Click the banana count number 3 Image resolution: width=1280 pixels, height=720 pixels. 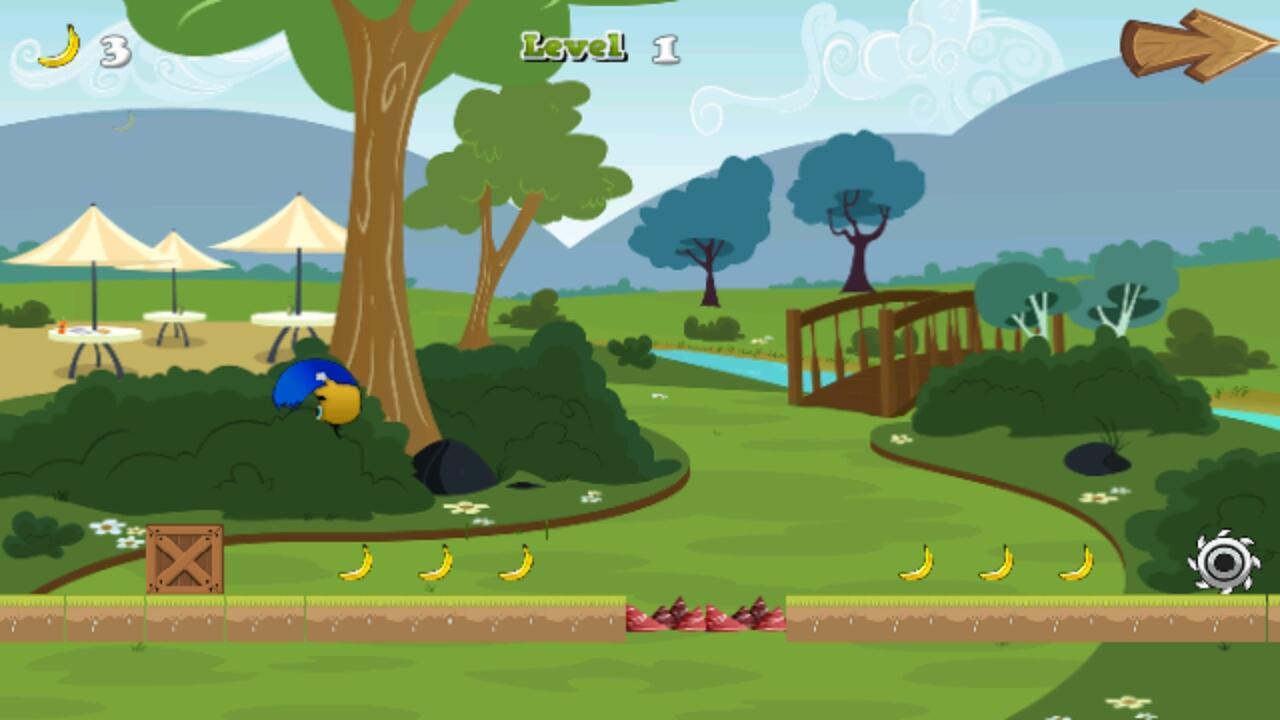[113, 48]
